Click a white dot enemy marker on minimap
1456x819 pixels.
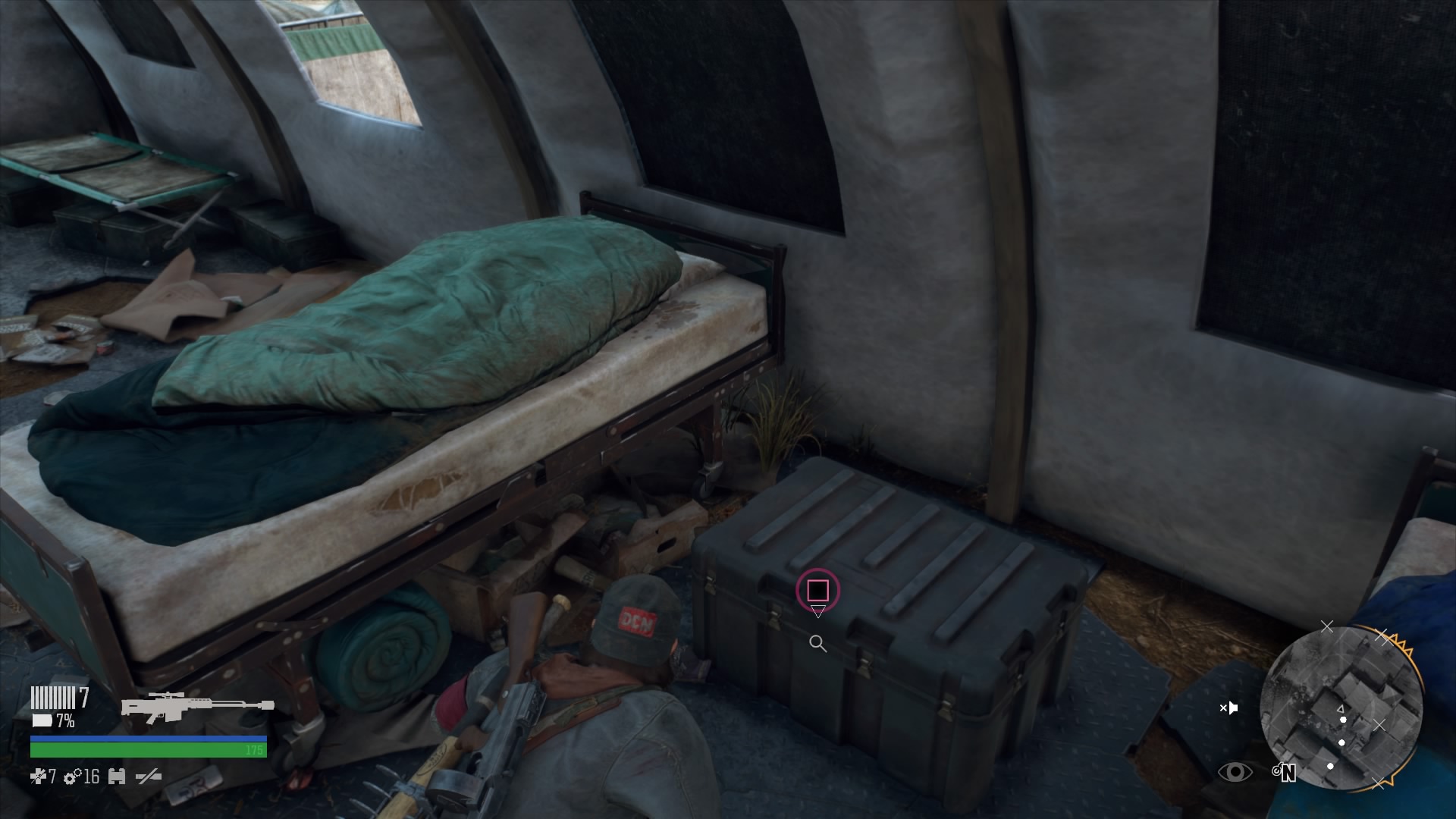coord(1343,720)
